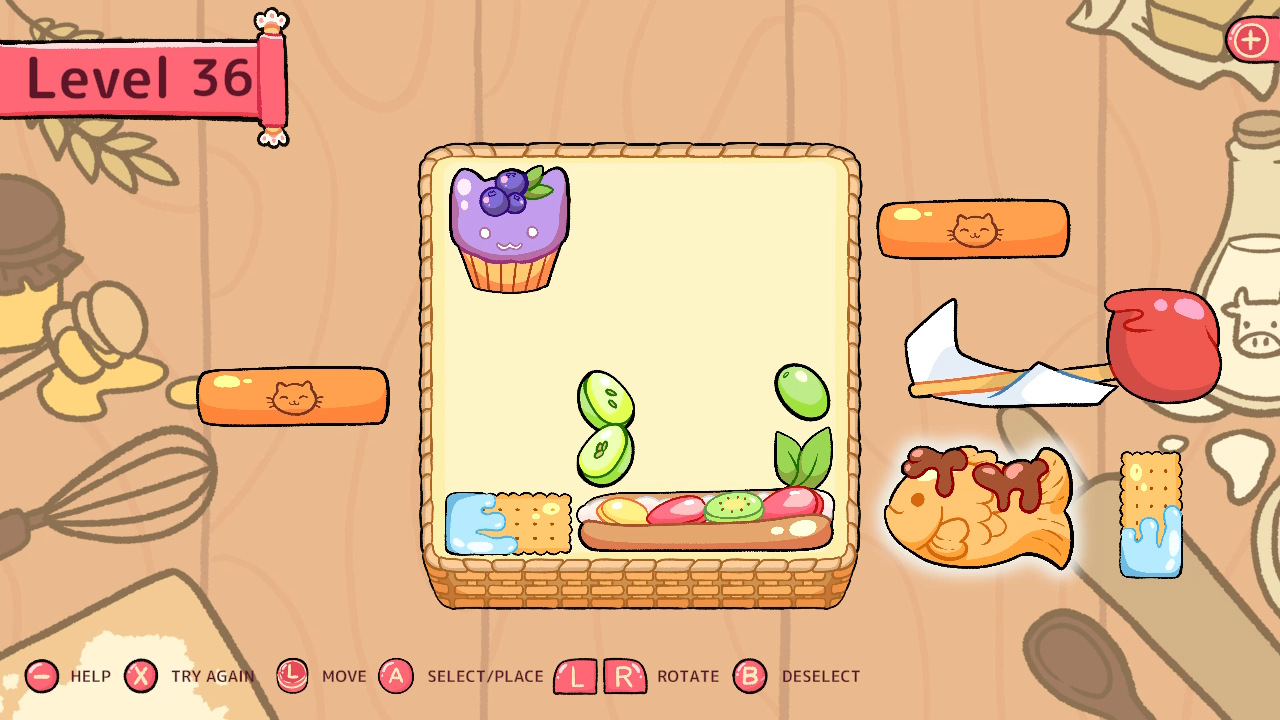Click the L rotate shoulder button icon

click(575, 676)
